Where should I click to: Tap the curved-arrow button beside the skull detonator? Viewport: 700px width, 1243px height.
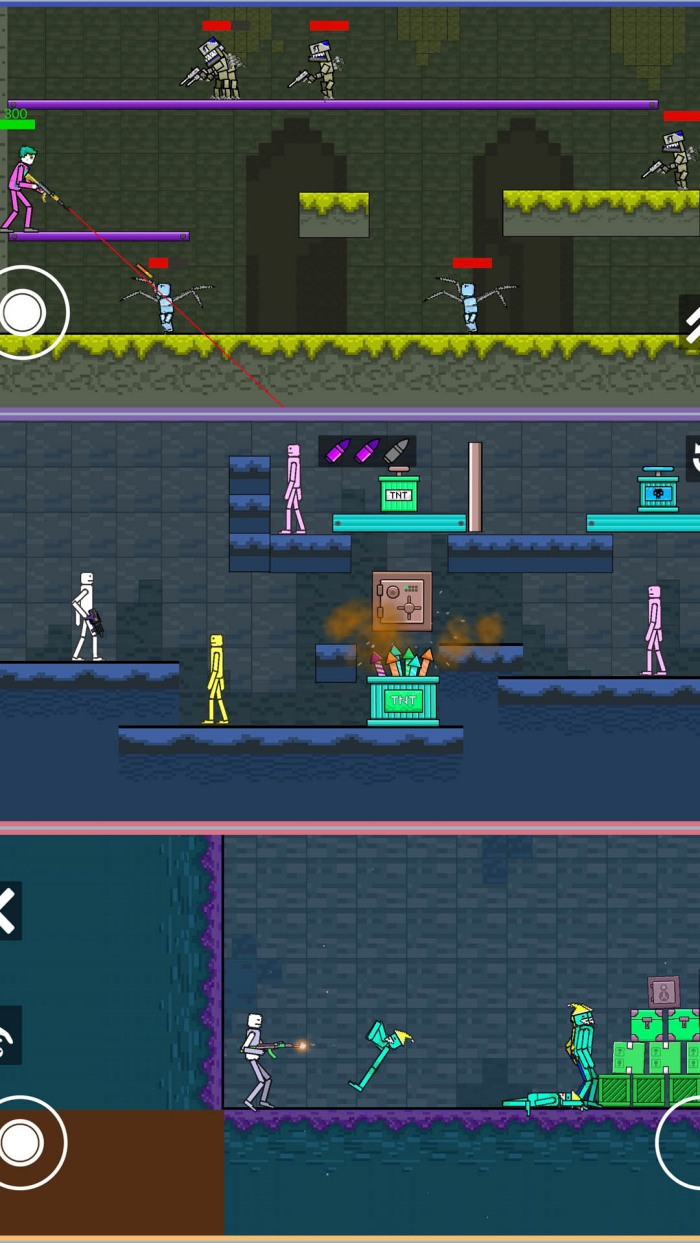[x=692, y=458]
